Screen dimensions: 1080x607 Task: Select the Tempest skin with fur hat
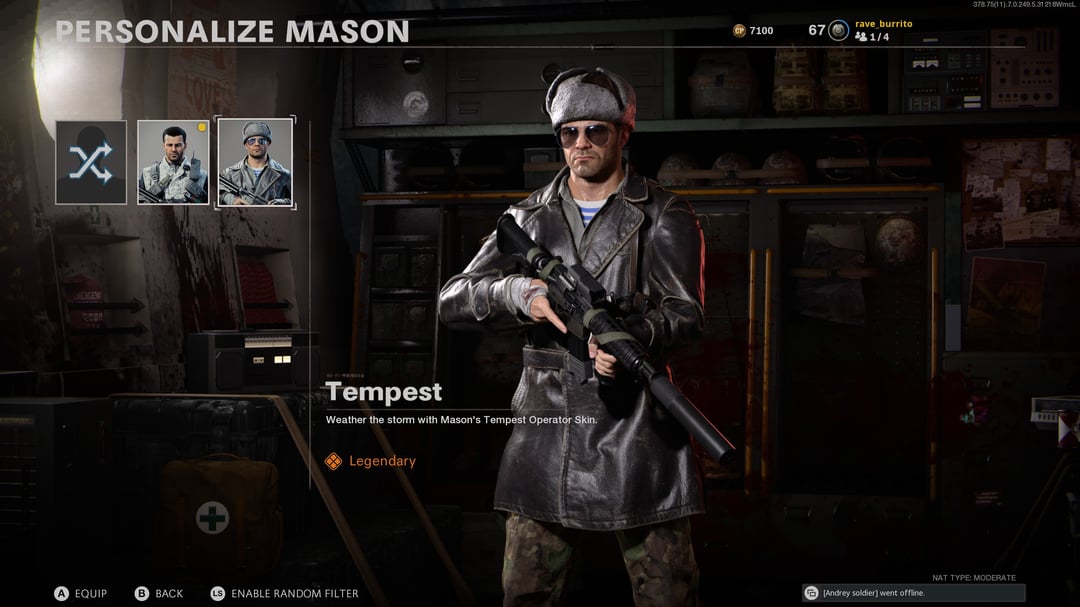(255, 162)
